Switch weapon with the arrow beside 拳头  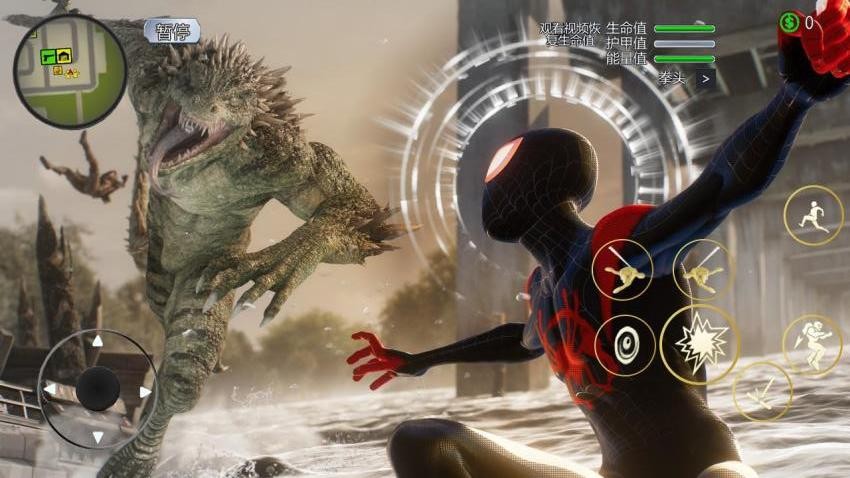706,78
